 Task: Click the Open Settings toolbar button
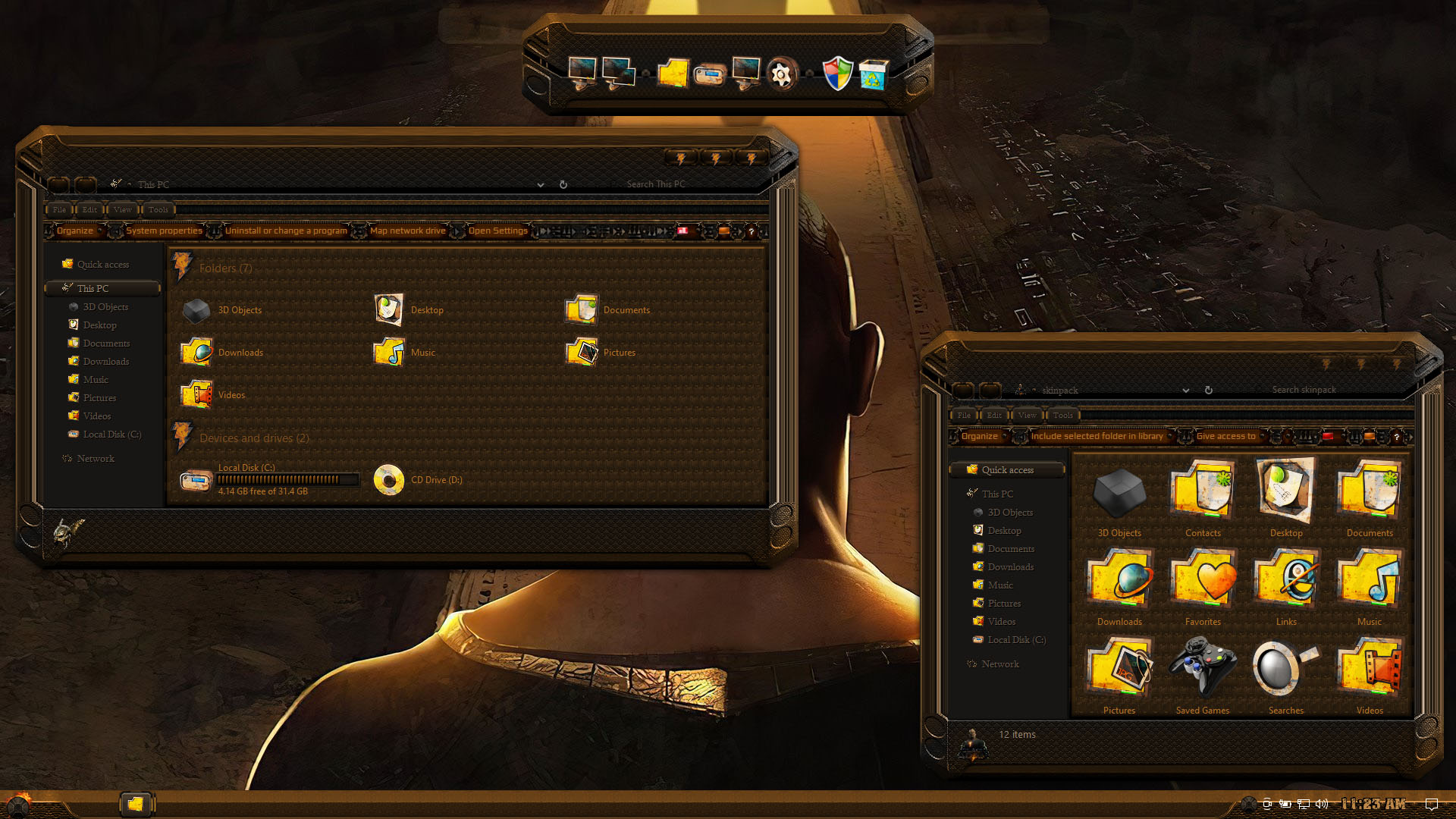[x=497, y=231]
